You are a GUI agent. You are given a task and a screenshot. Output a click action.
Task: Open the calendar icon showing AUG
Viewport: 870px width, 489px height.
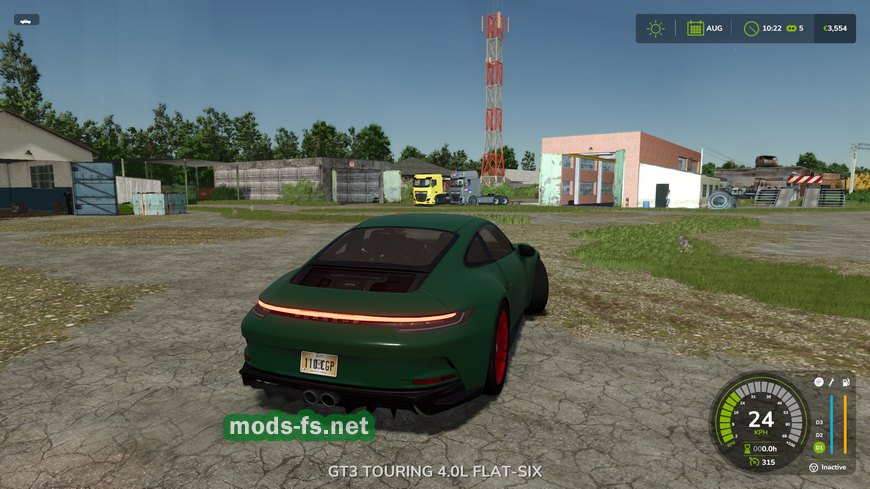[x=695, y=28]
